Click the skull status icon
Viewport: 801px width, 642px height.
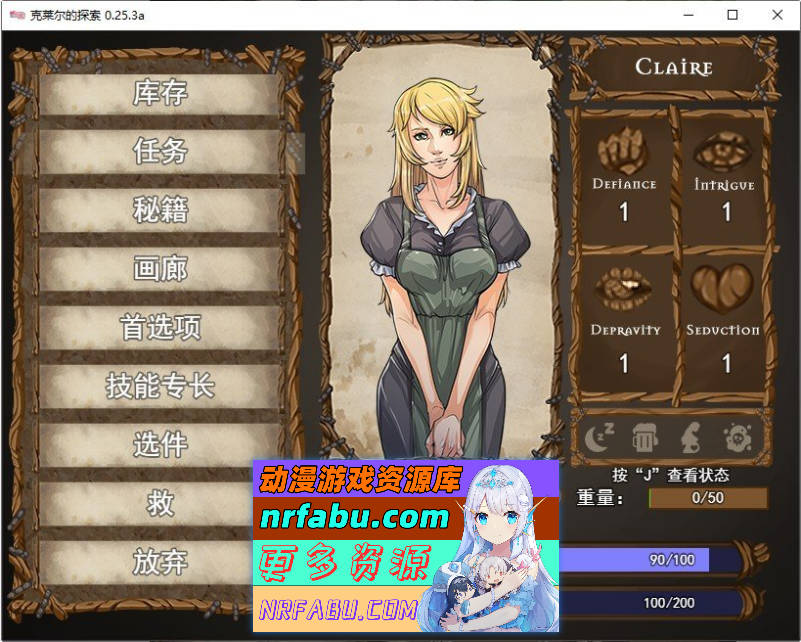pos(738,436)
